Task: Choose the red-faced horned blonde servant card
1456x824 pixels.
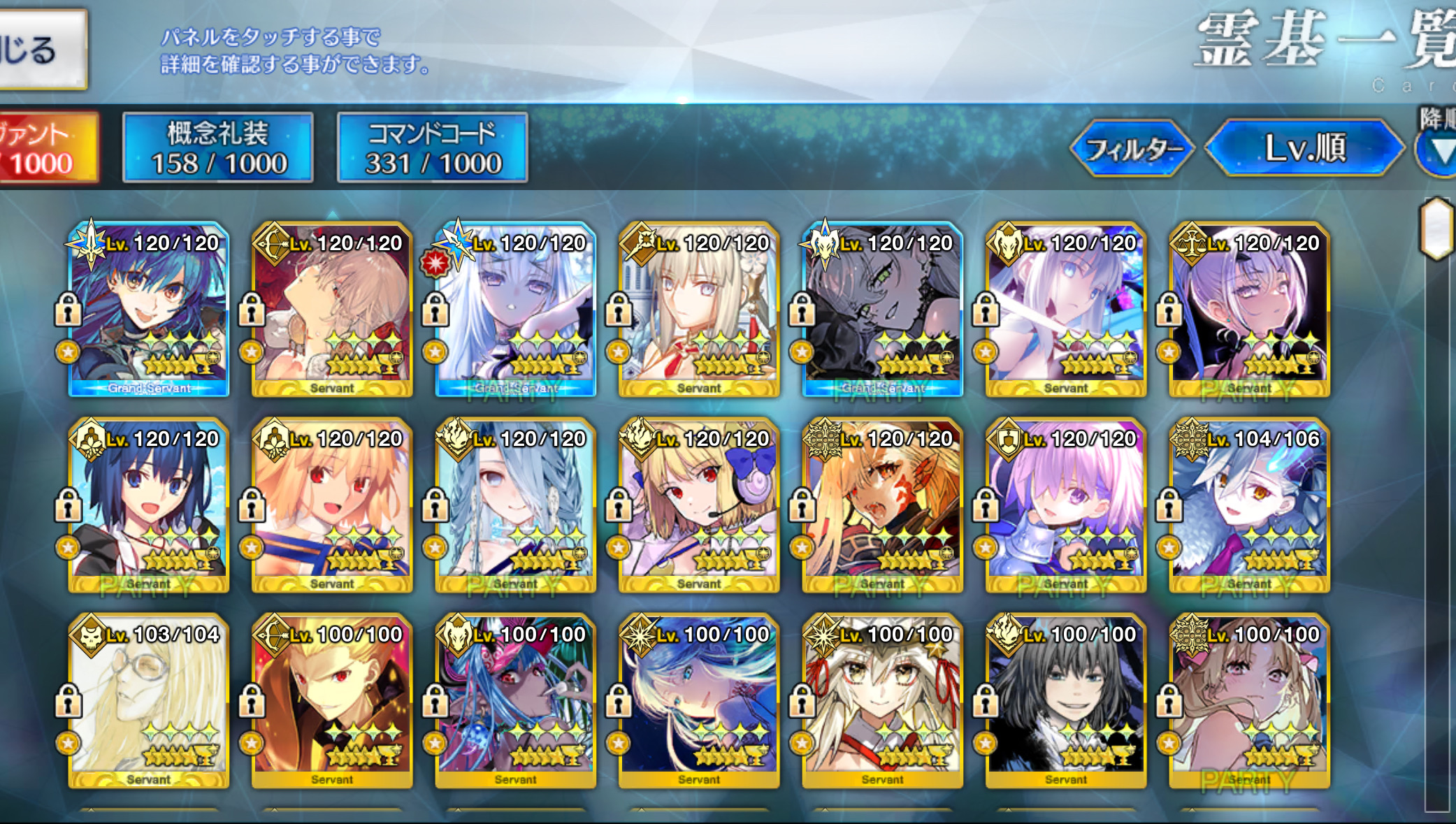Action: coord(882,505)
